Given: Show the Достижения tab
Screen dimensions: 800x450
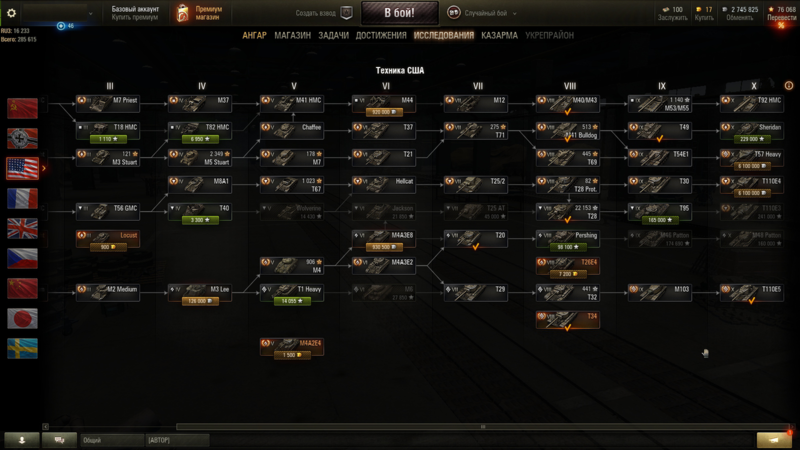Looking at the screenshot, I should [381, 35].
